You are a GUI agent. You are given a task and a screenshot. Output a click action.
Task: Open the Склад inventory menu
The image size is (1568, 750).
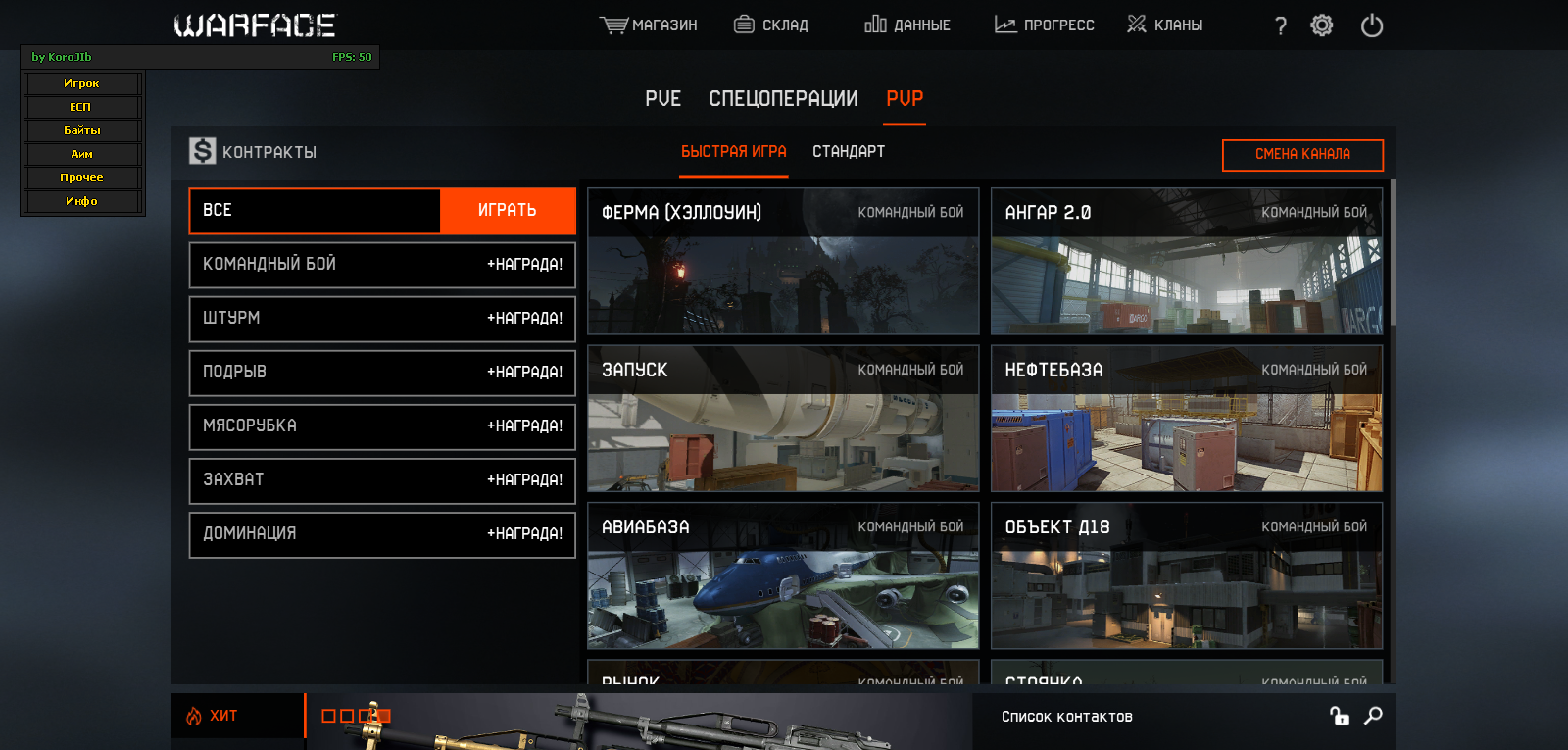coord(771,25)
